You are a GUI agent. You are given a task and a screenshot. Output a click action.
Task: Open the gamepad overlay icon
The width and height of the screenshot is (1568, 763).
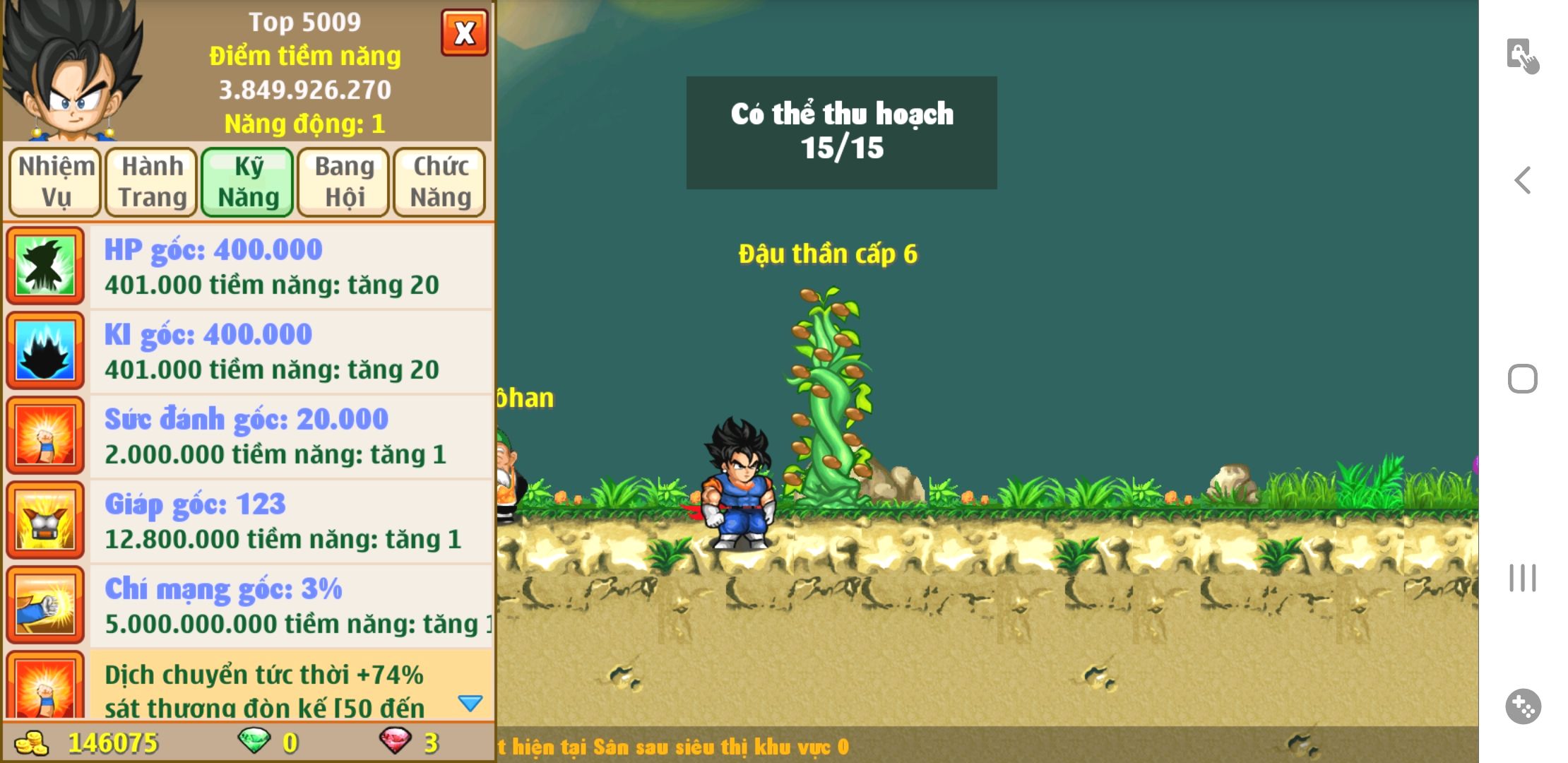1523,706
